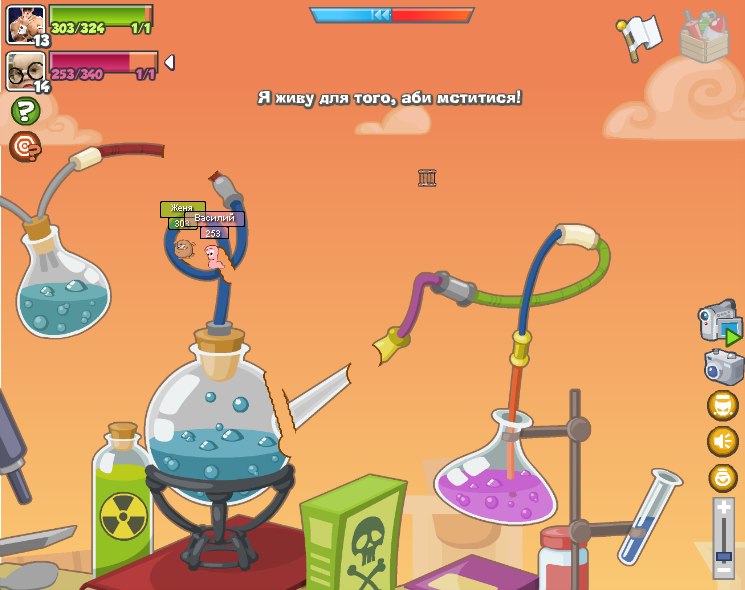Screen dimensions: 745x590
Task: Take a screenshot with the photo camera
Action: coord(723,367)
